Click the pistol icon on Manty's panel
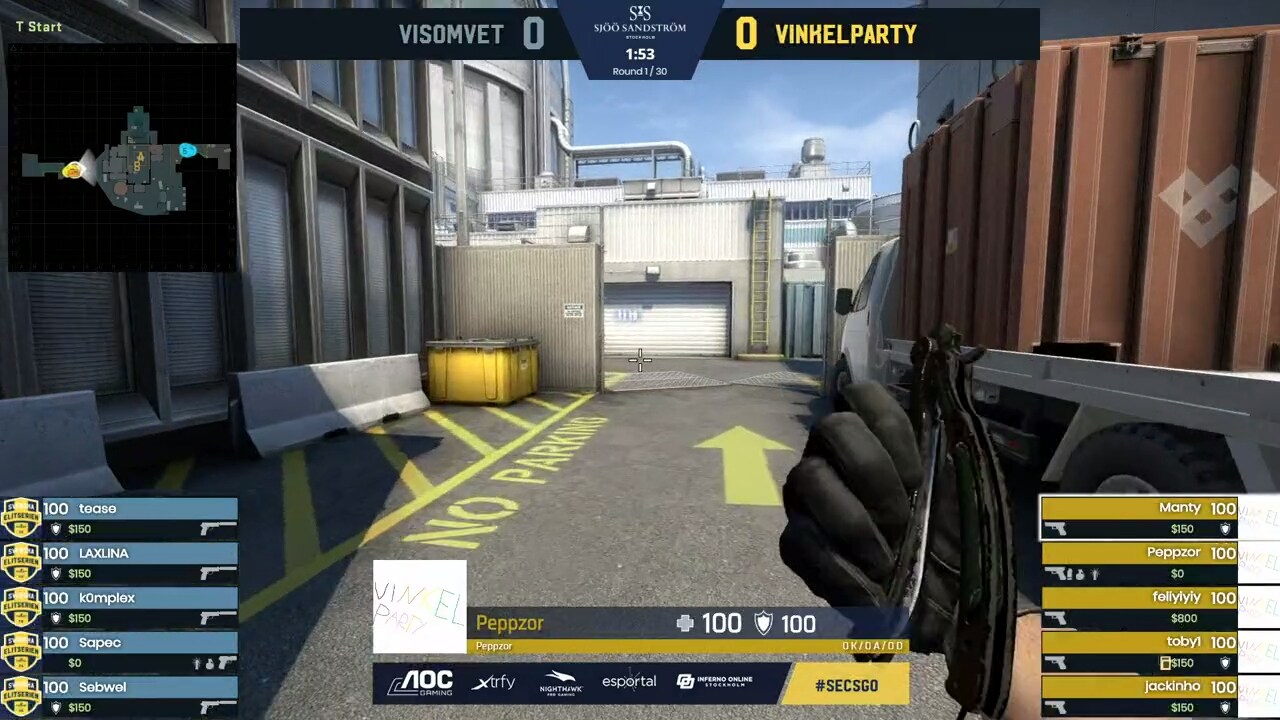Screen dimensions: 1280x720 click(x=1057, y=528)
